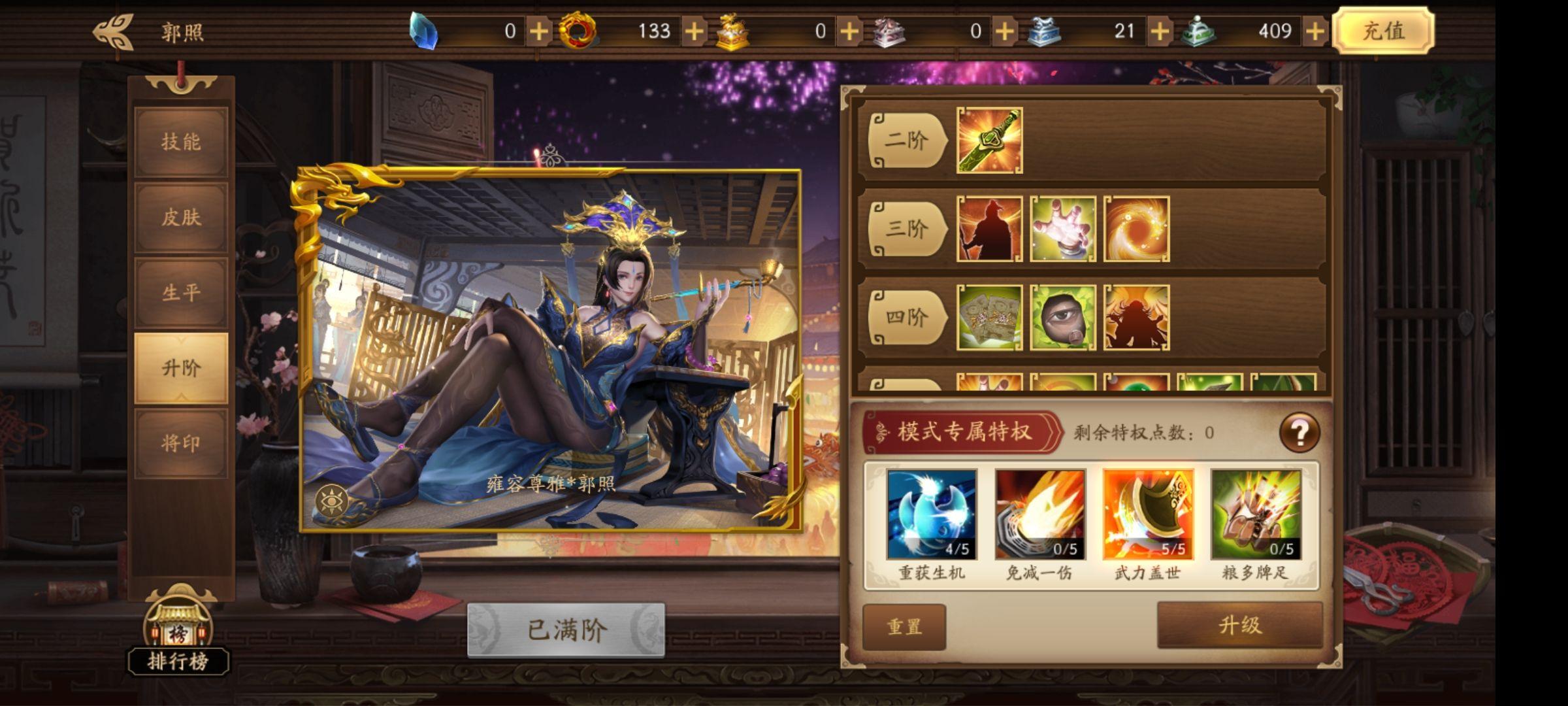Open the swirl skill icon in 三阶 row
The image size is (1568, 706).
(x=1137, y=231)
